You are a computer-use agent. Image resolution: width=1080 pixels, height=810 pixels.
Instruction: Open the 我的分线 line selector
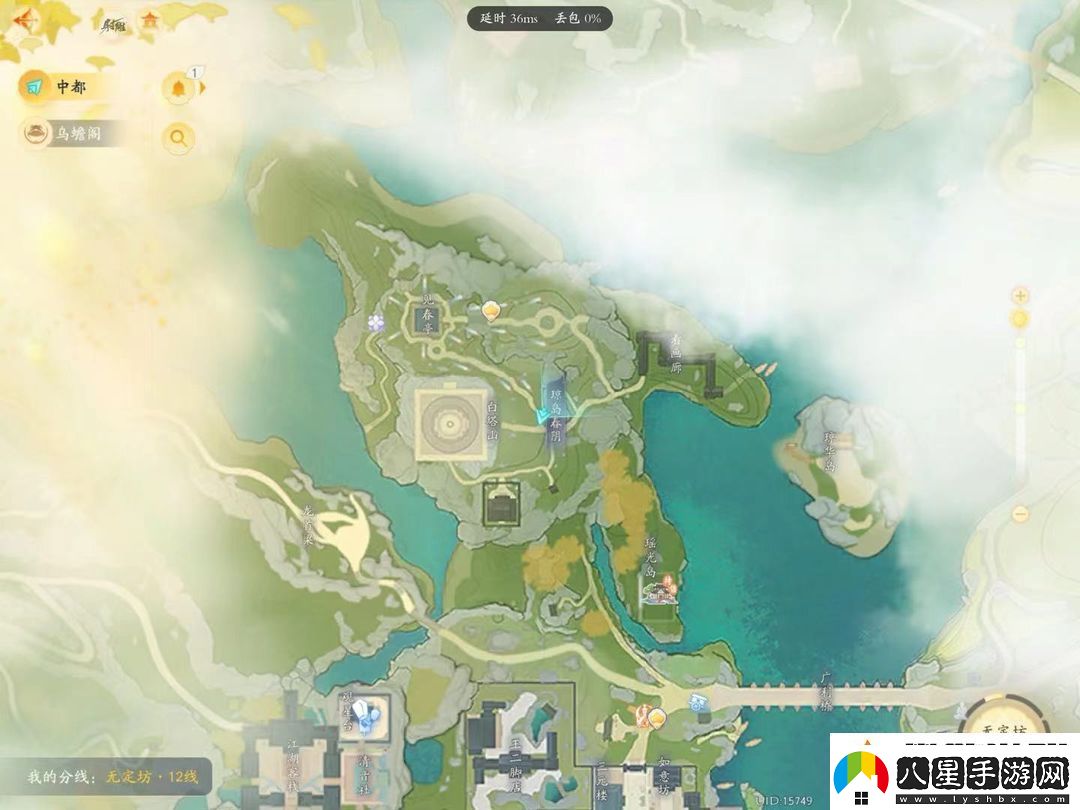[x=115, y=777]
